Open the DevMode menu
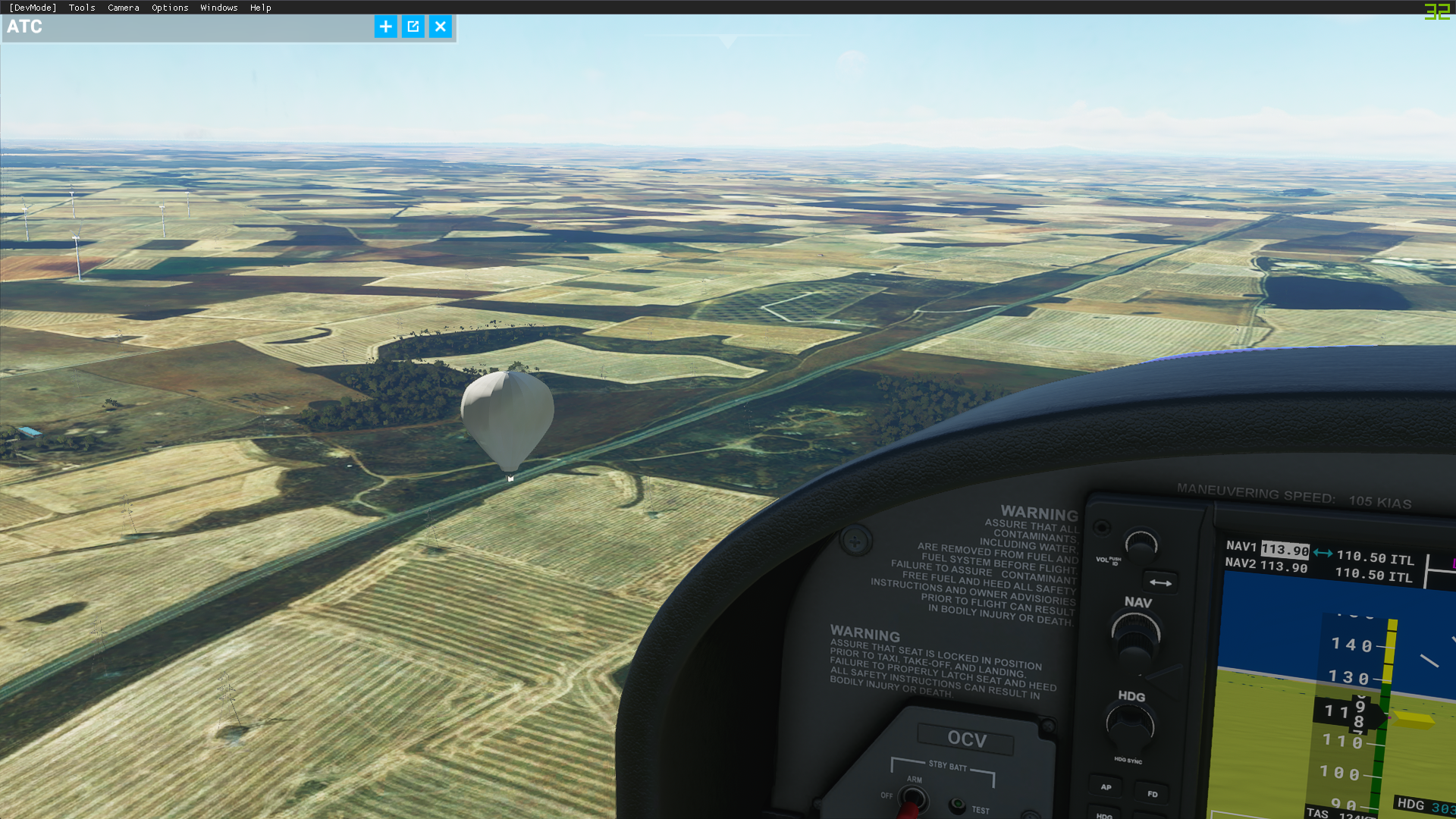 [33, 8]
